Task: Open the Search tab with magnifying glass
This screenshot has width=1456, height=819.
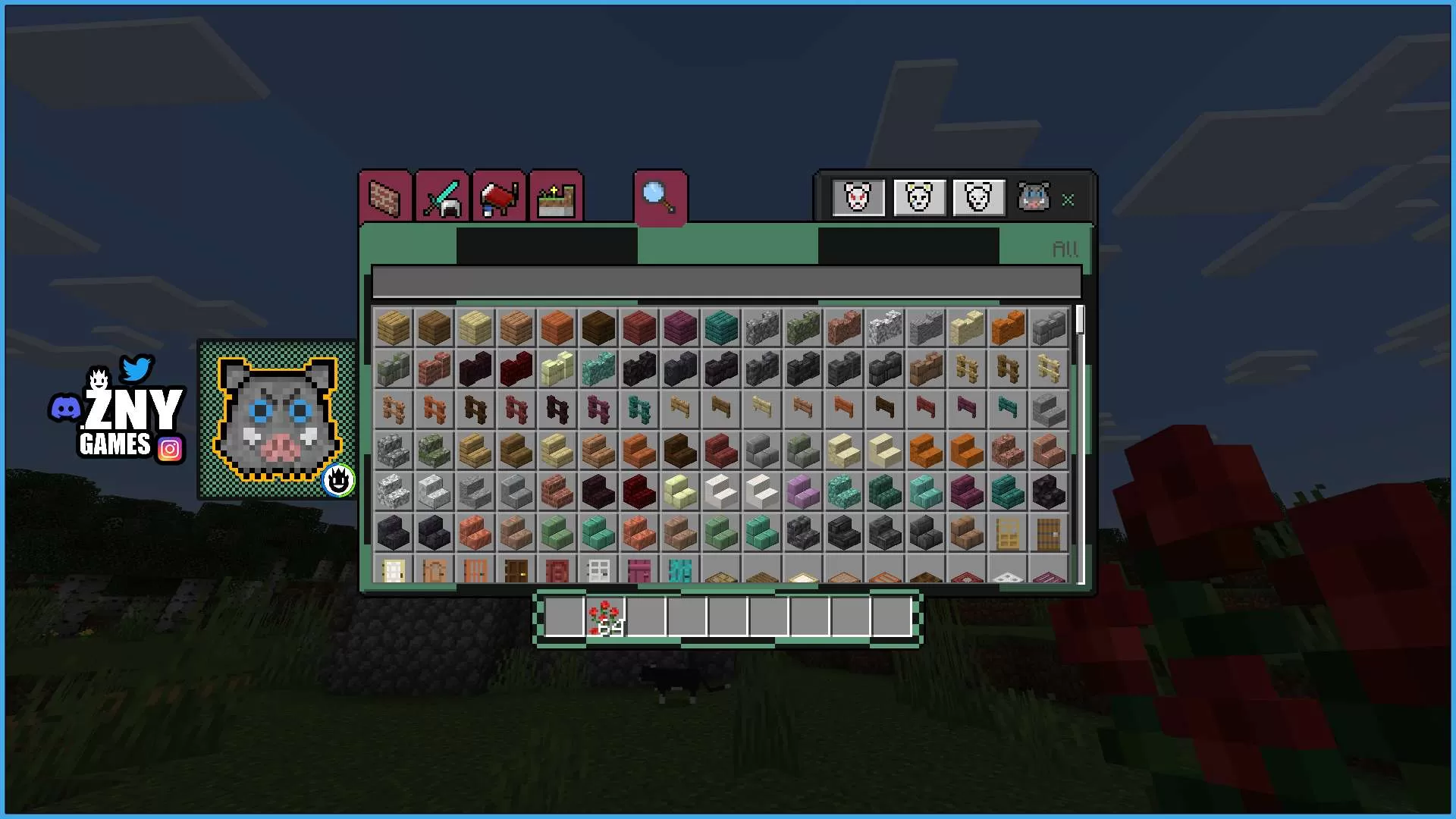Action: [x=659, y=199]
